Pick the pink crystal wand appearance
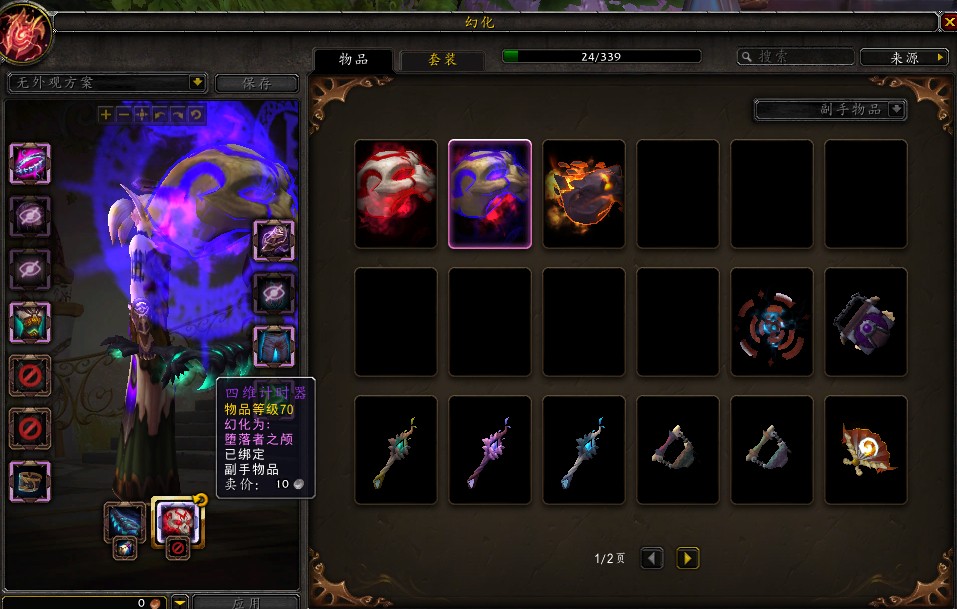The width and height of the screenshot is (957, 609). coord(490,450)
